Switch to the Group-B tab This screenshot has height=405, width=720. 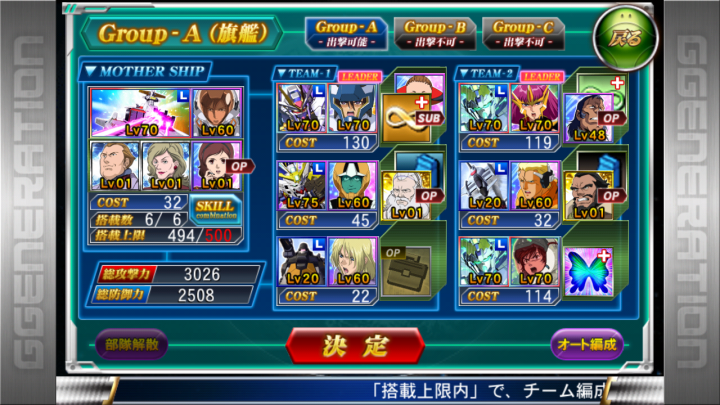pos(435,33)
